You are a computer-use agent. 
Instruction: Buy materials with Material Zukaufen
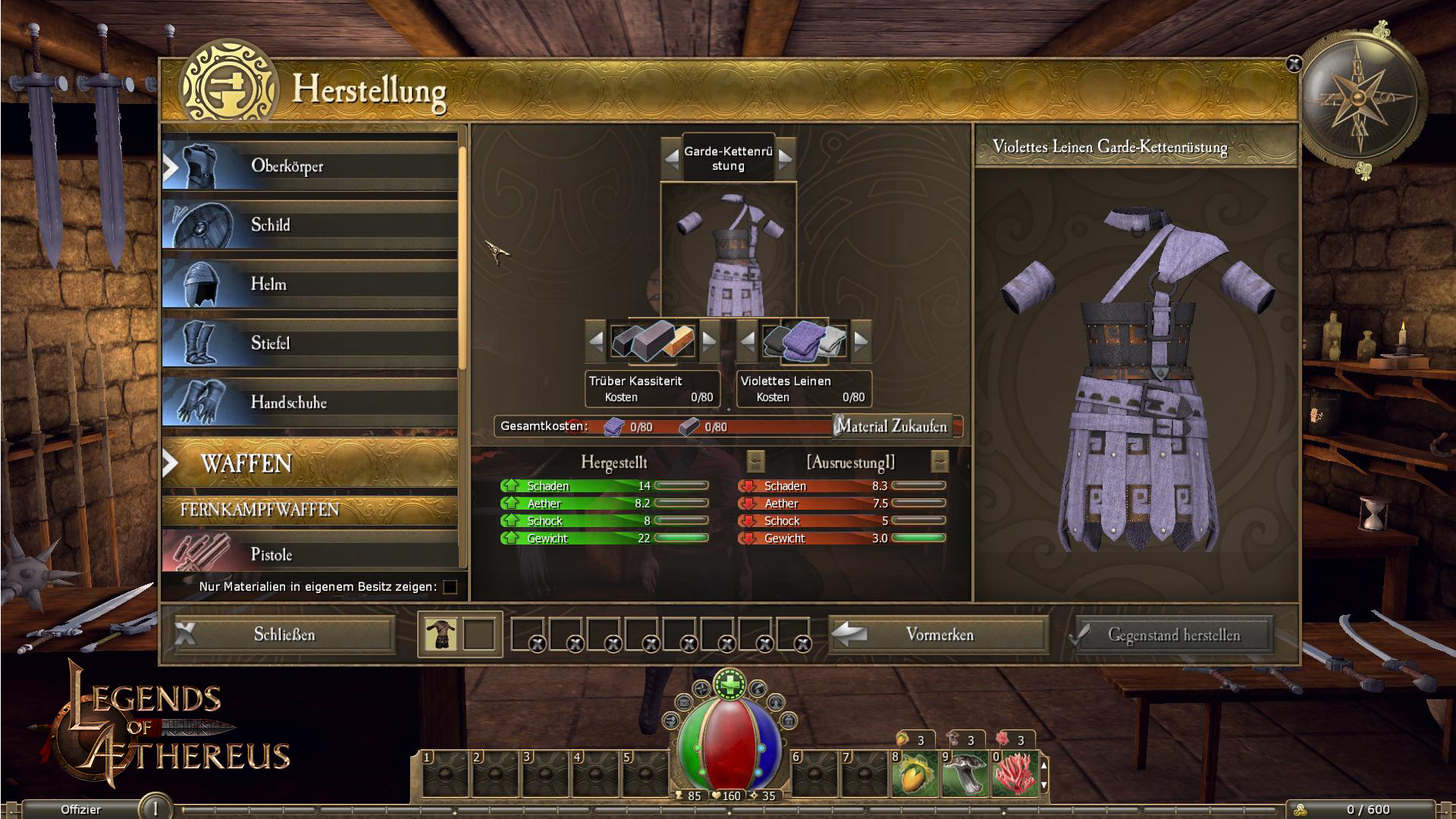[893, 427]
